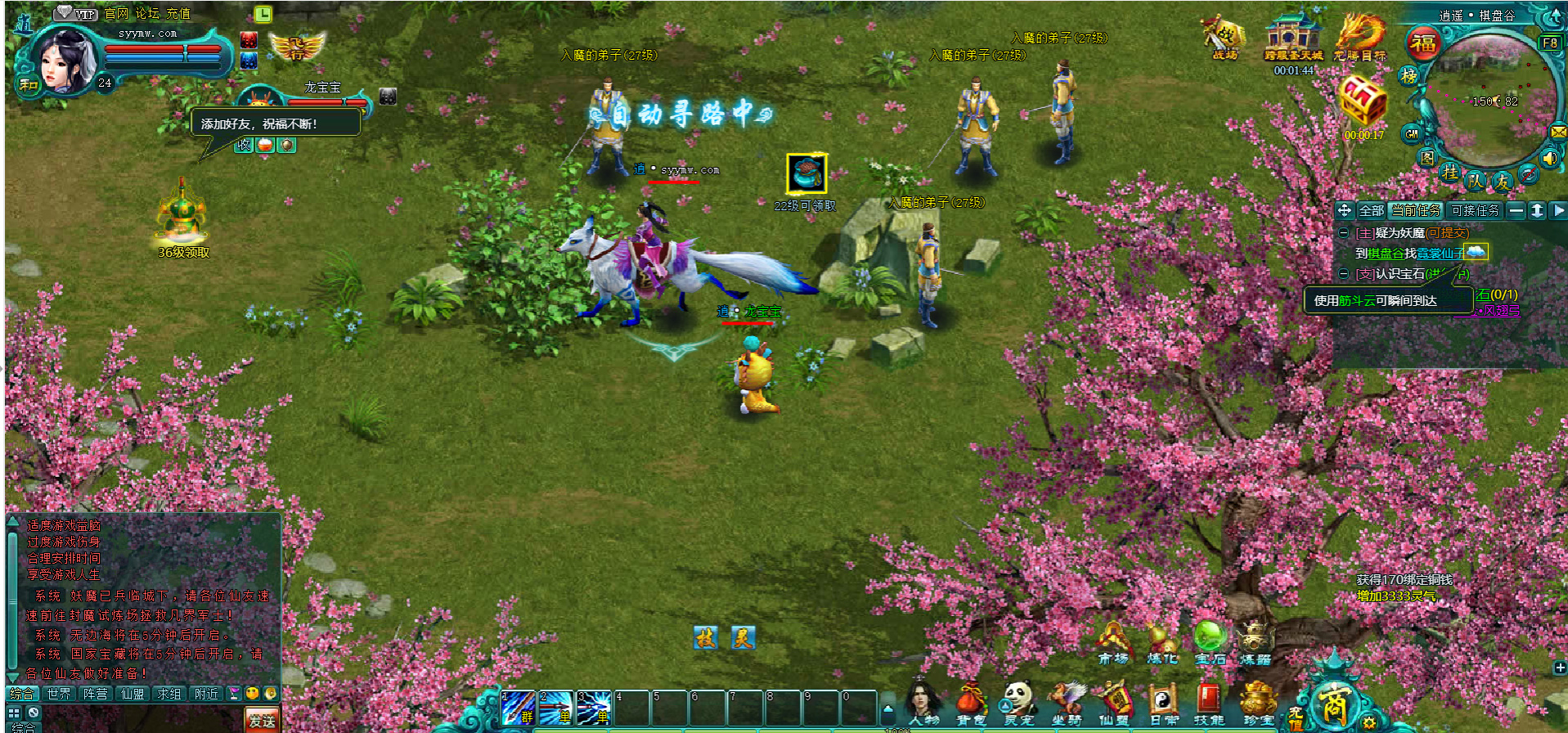Open the 灵宠 pet panda menu
Viewport: 1568px width, 733px height.
point(1019,704)
